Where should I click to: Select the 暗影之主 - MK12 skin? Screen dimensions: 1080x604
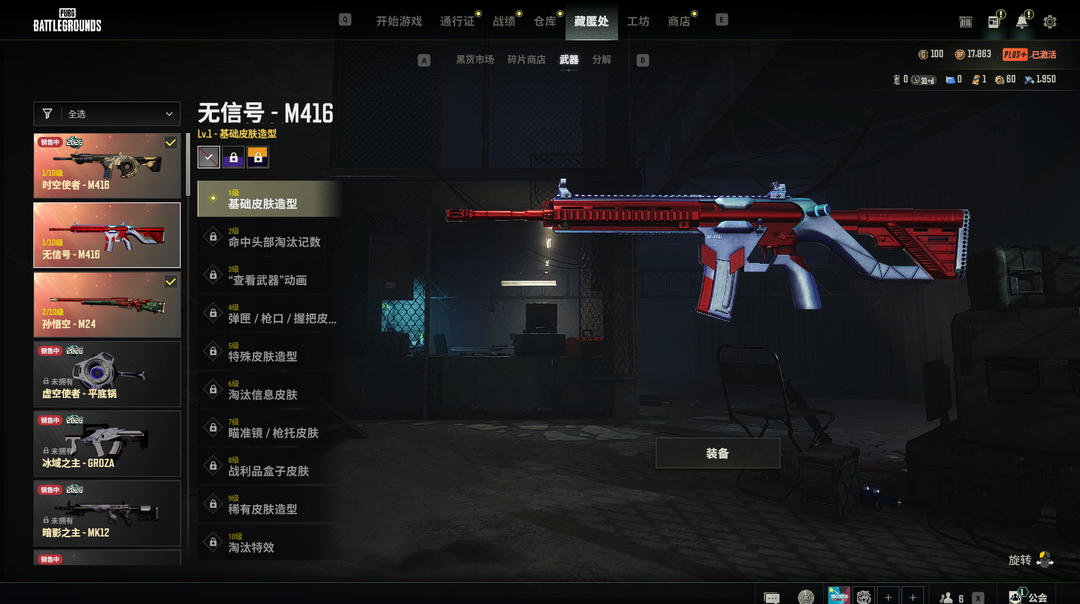click(x=107, y=513)
